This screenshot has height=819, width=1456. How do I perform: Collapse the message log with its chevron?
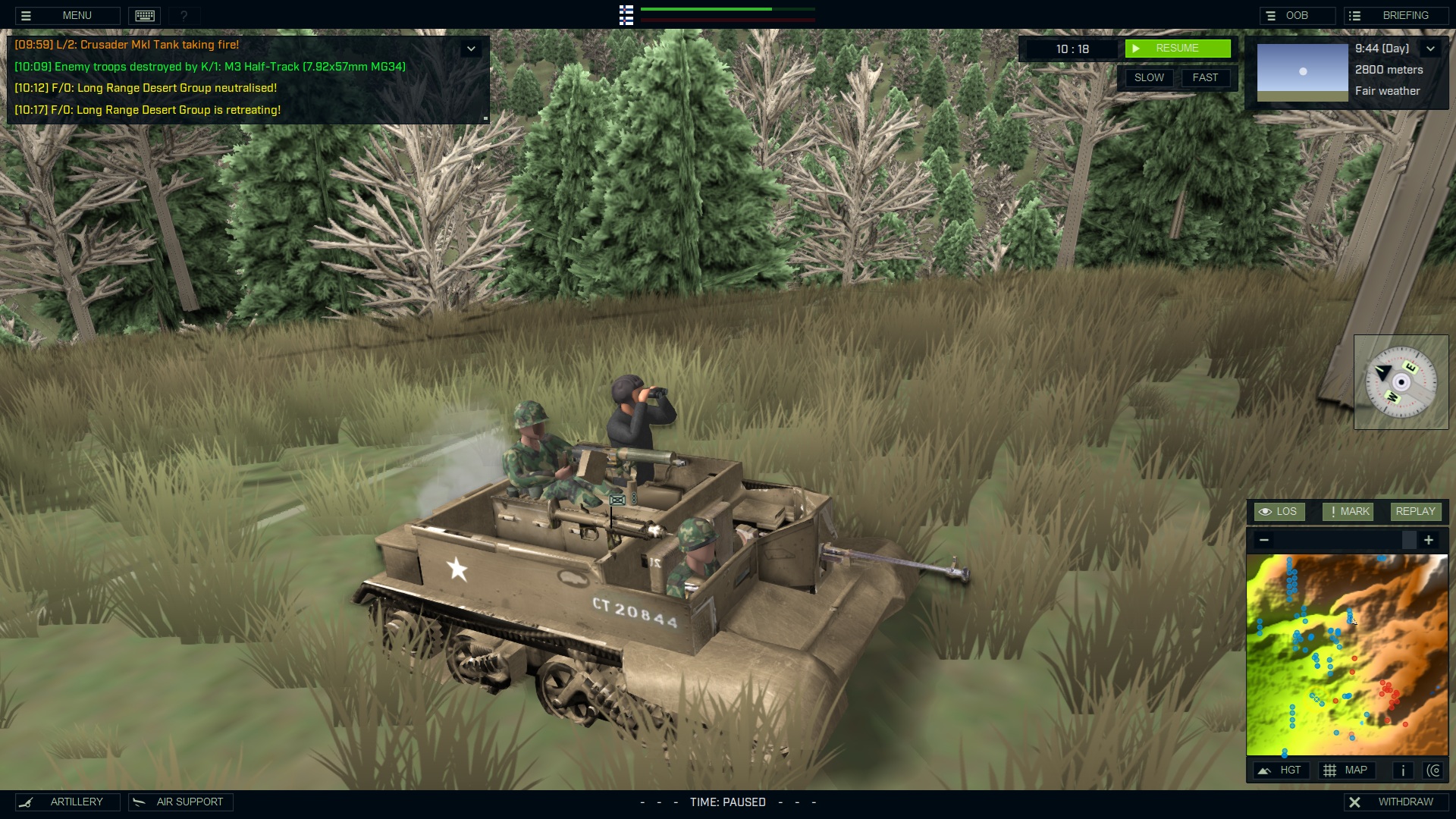472,47
